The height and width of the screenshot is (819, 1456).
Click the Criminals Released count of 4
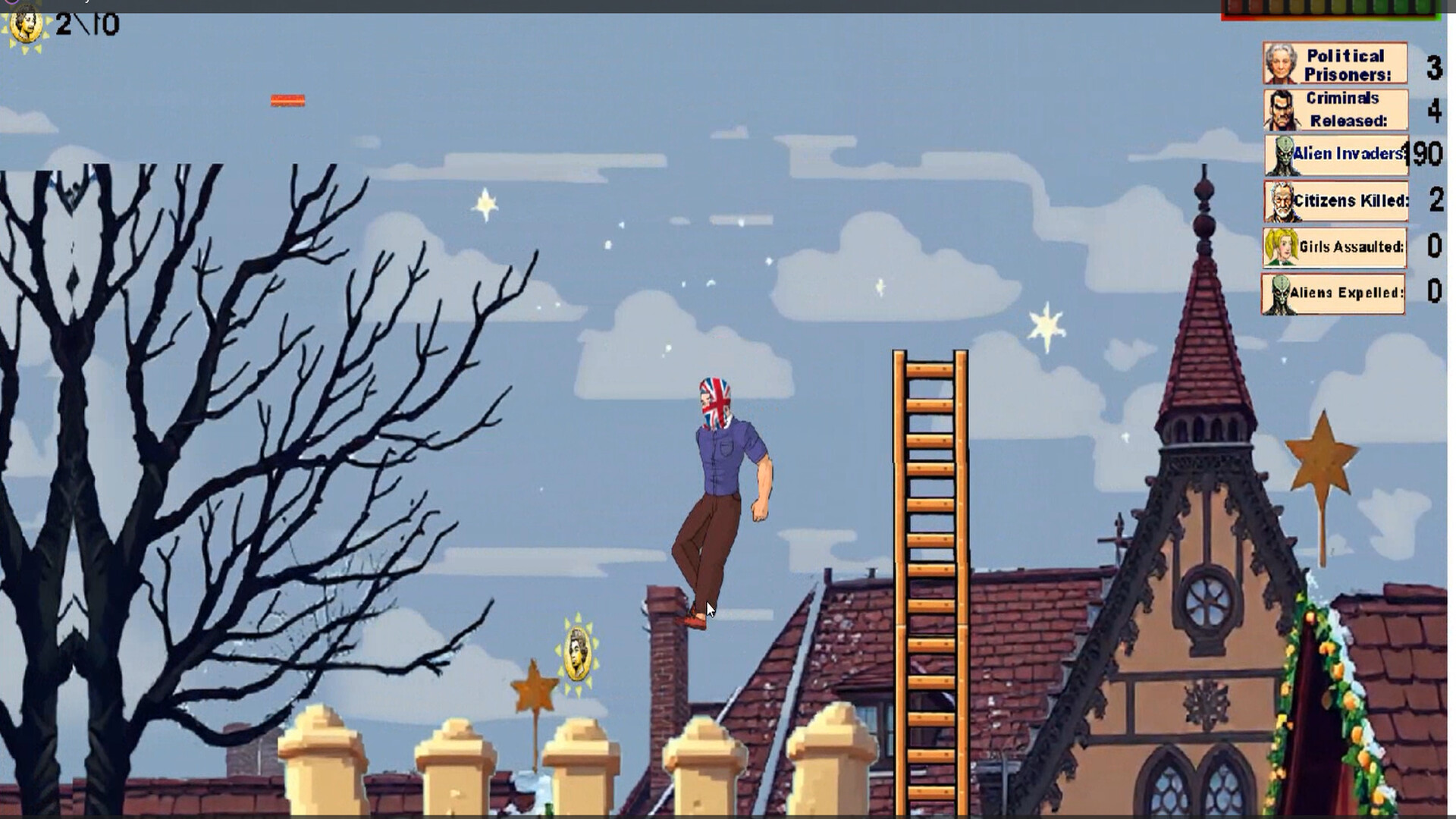pos(1434,111)
